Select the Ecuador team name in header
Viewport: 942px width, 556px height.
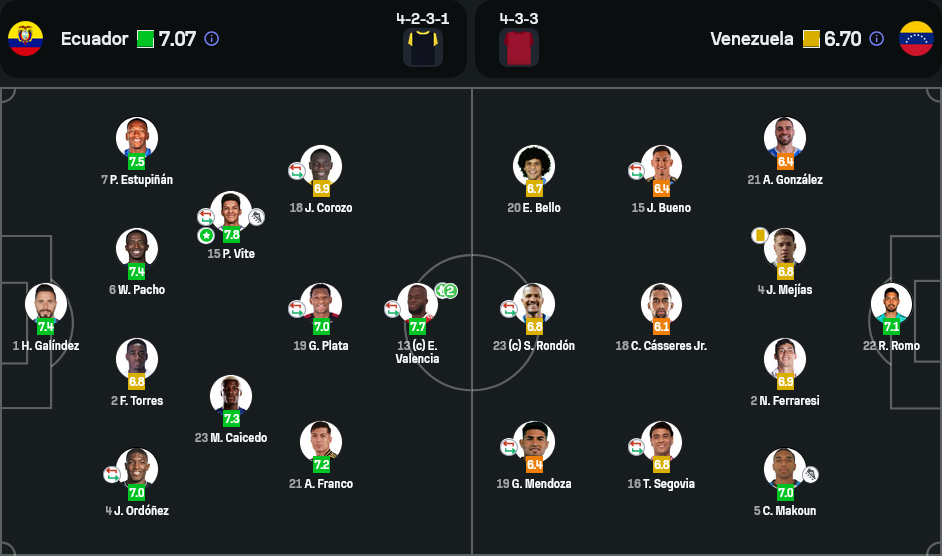[94, 39]
